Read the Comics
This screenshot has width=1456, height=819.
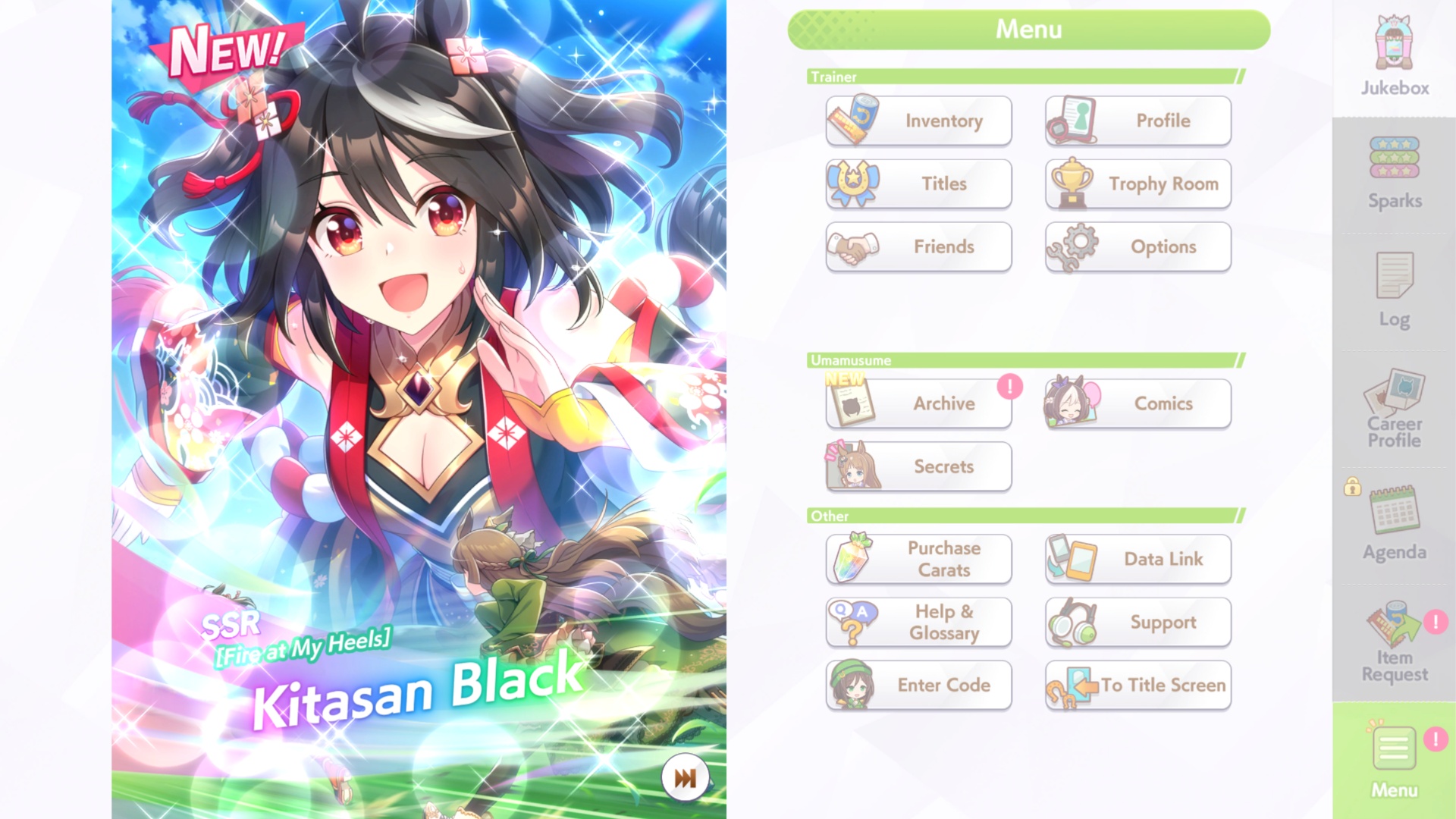(1137, 403)
